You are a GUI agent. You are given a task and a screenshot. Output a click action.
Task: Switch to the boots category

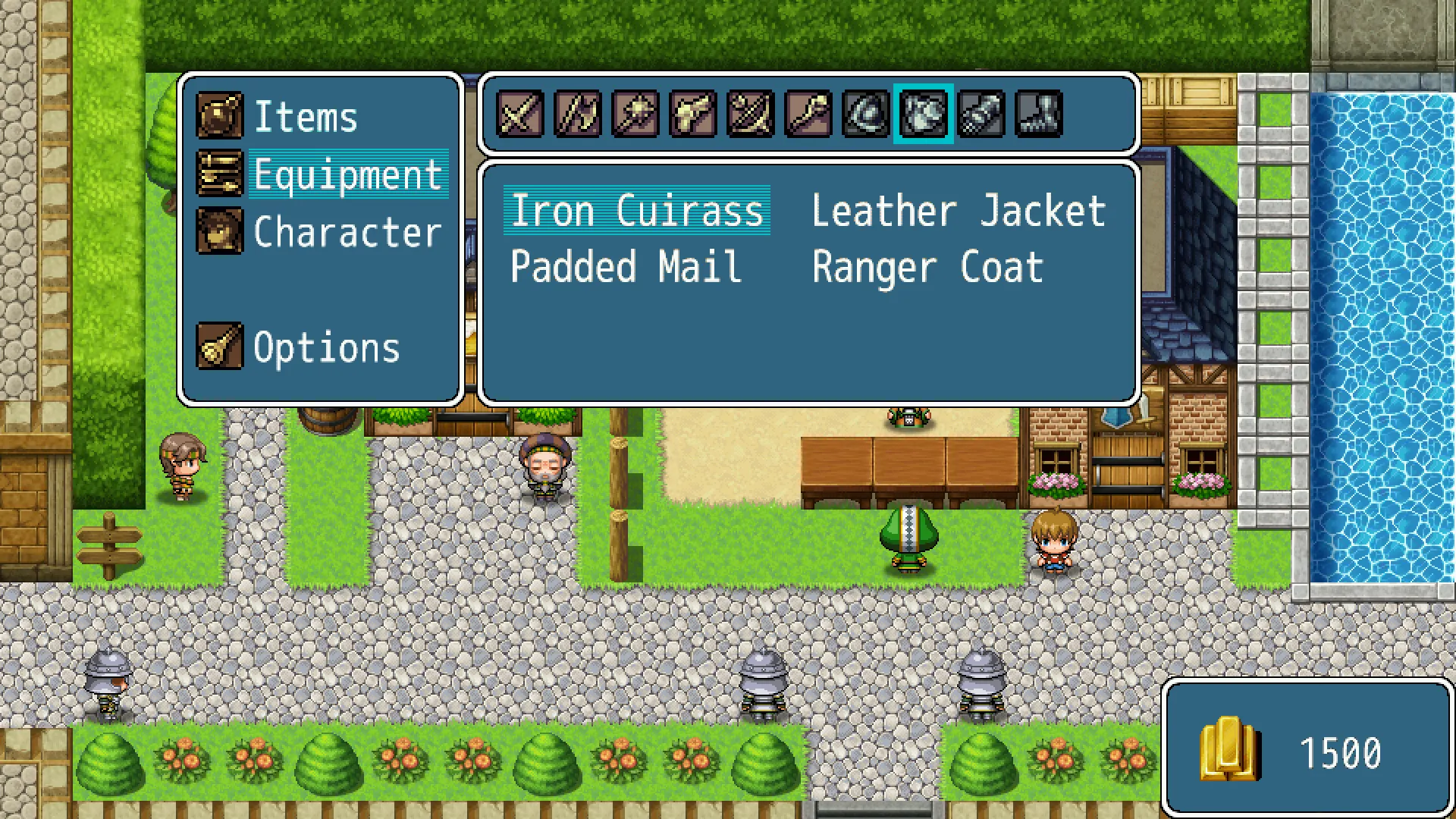coord(1039,115)
